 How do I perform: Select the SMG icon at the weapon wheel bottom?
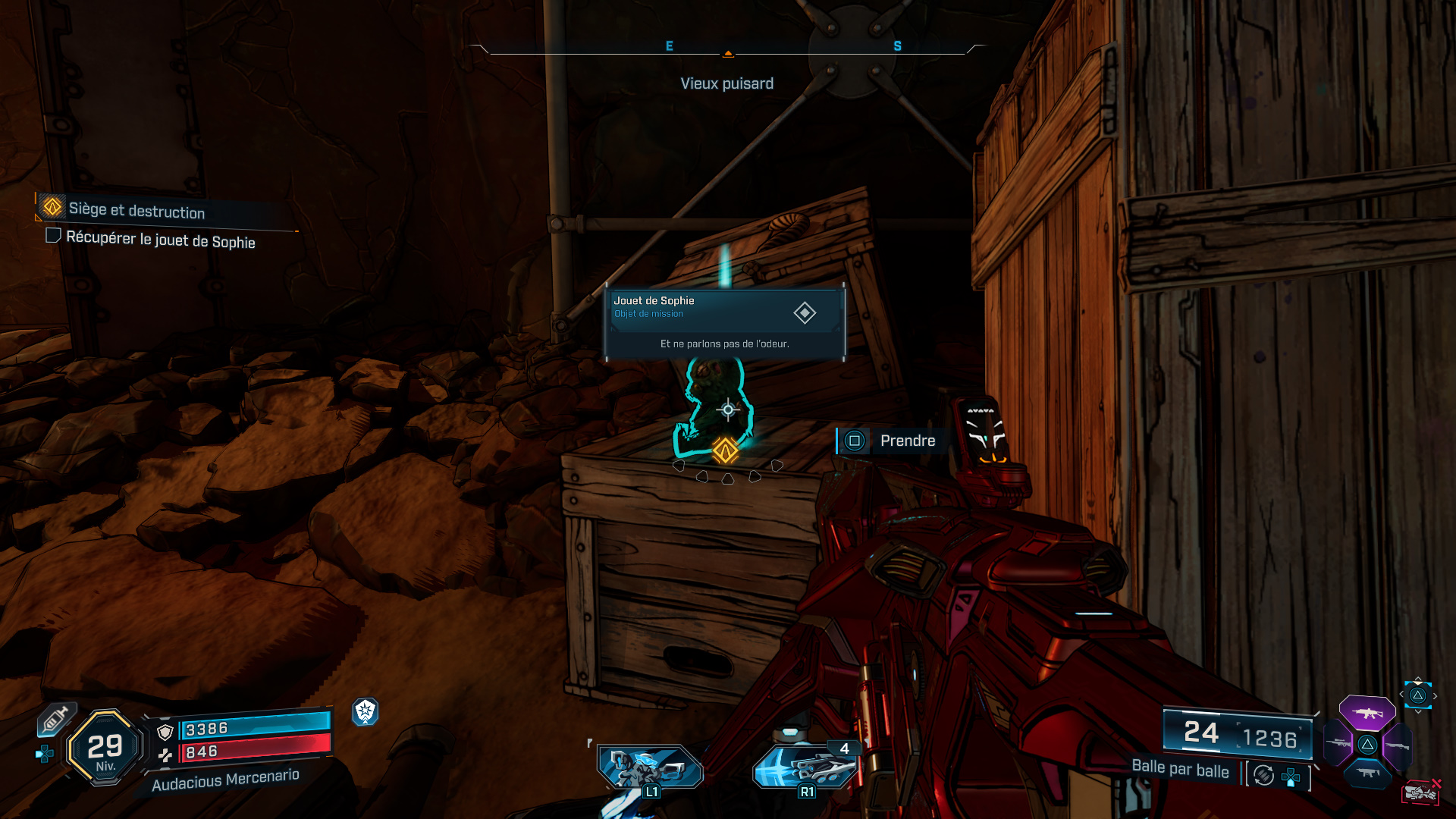(1367, 773)
